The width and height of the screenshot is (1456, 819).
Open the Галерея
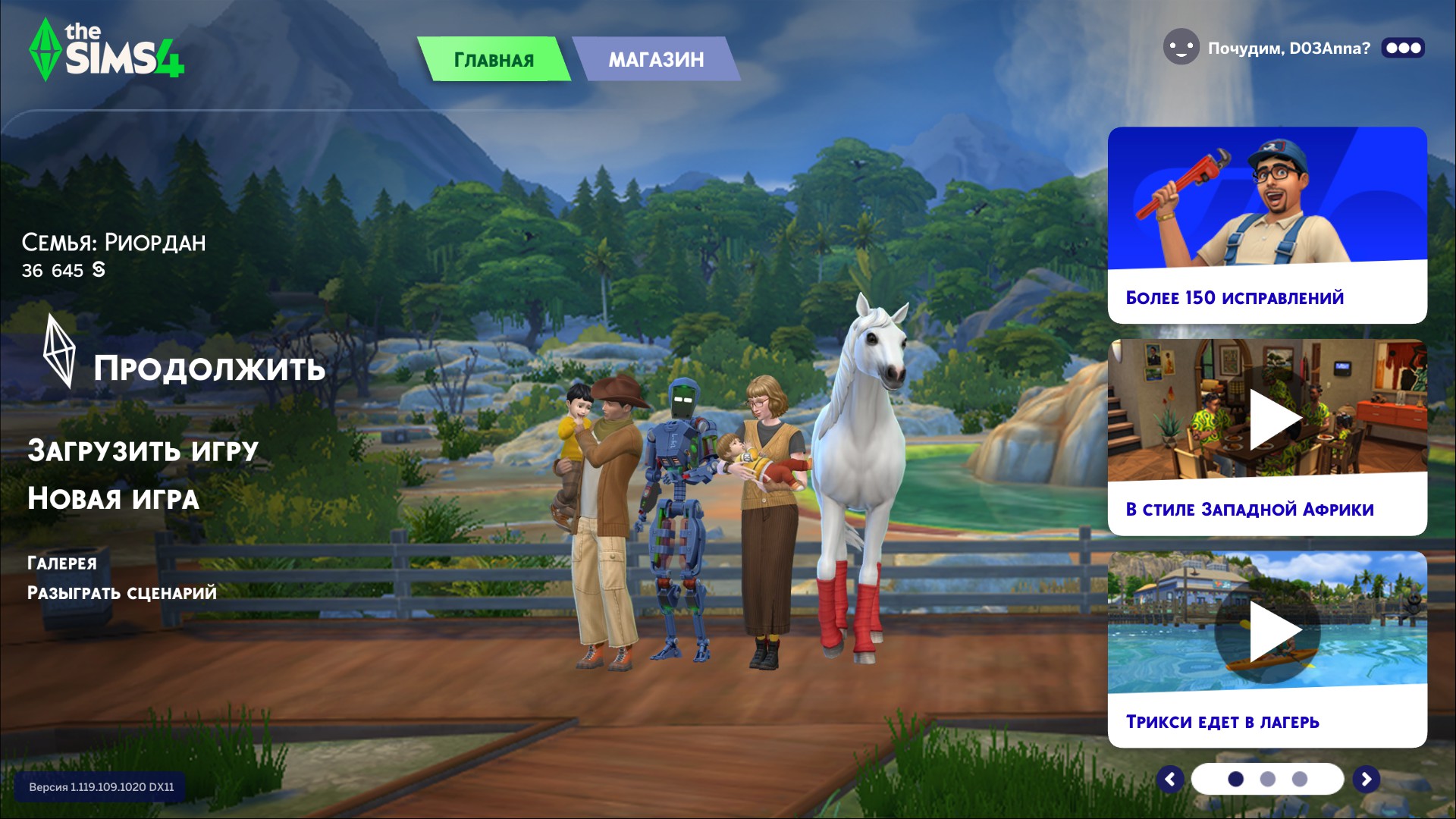pyautogui.click(x=62, y=563)
